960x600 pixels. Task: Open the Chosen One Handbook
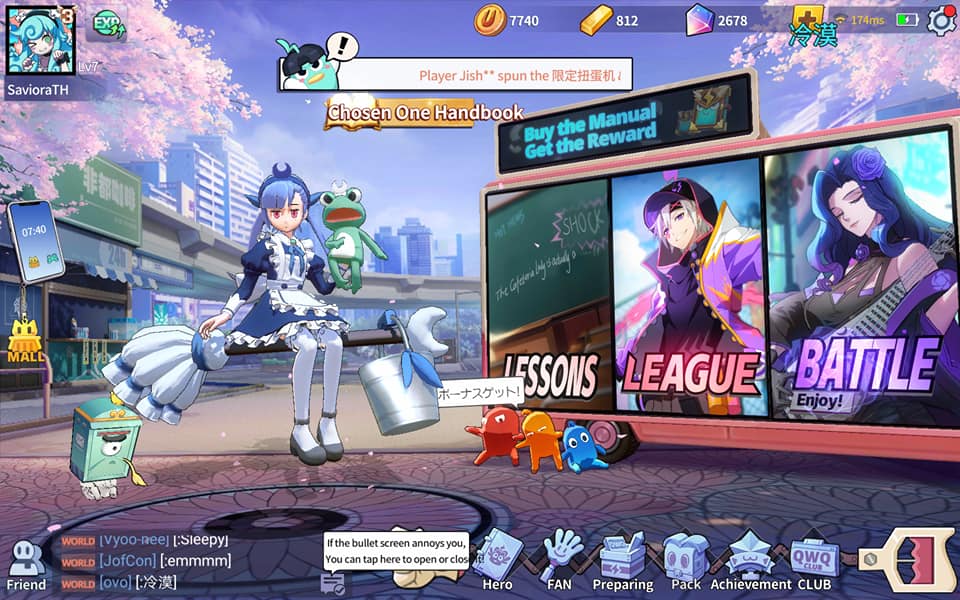pos(425,113)
